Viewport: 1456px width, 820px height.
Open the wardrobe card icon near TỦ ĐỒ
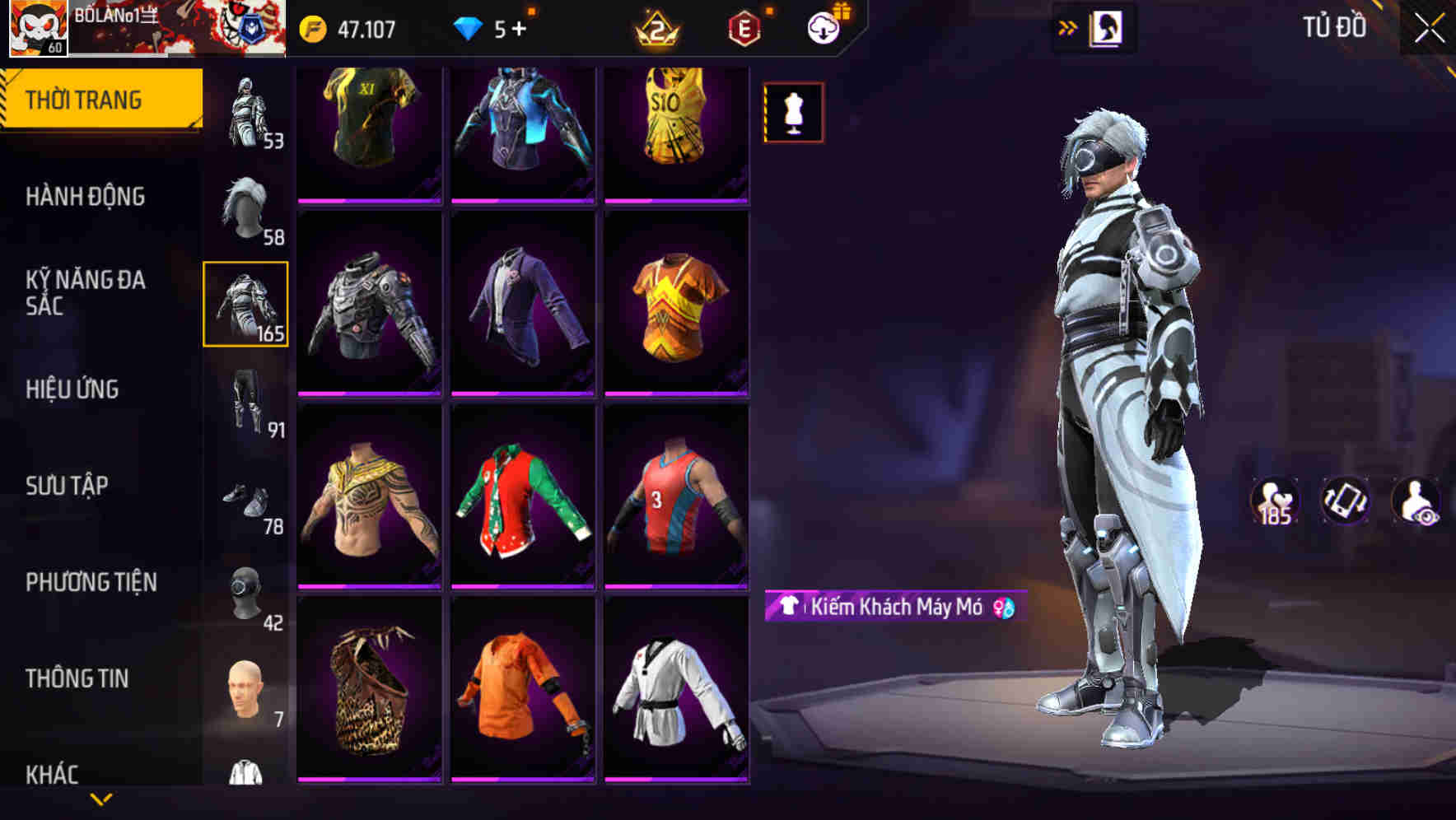point(1107,27)
